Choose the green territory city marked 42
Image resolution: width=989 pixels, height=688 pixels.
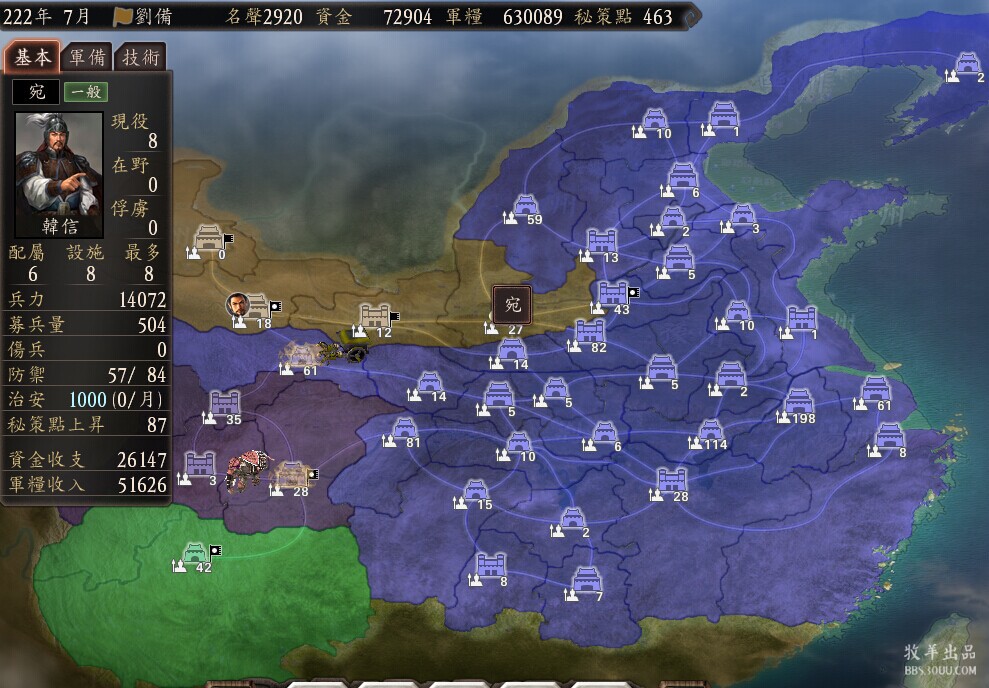[196, 554]
